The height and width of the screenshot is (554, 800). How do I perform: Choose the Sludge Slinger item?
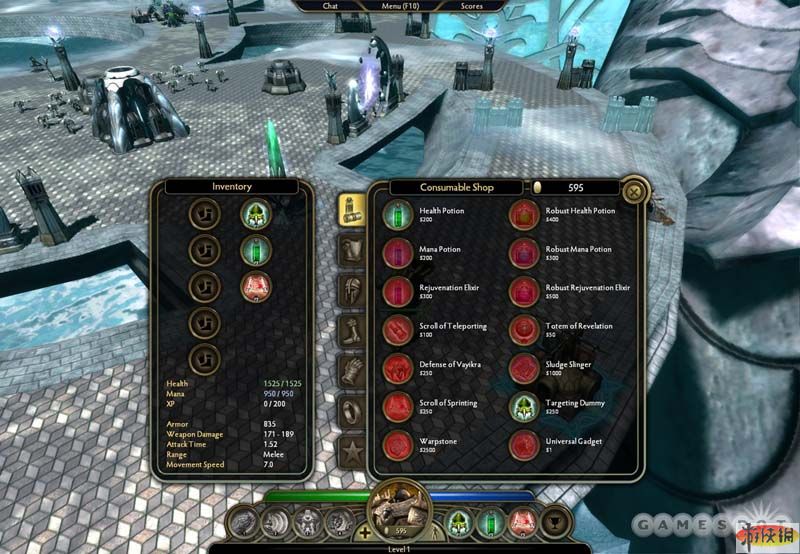(524, 369)
